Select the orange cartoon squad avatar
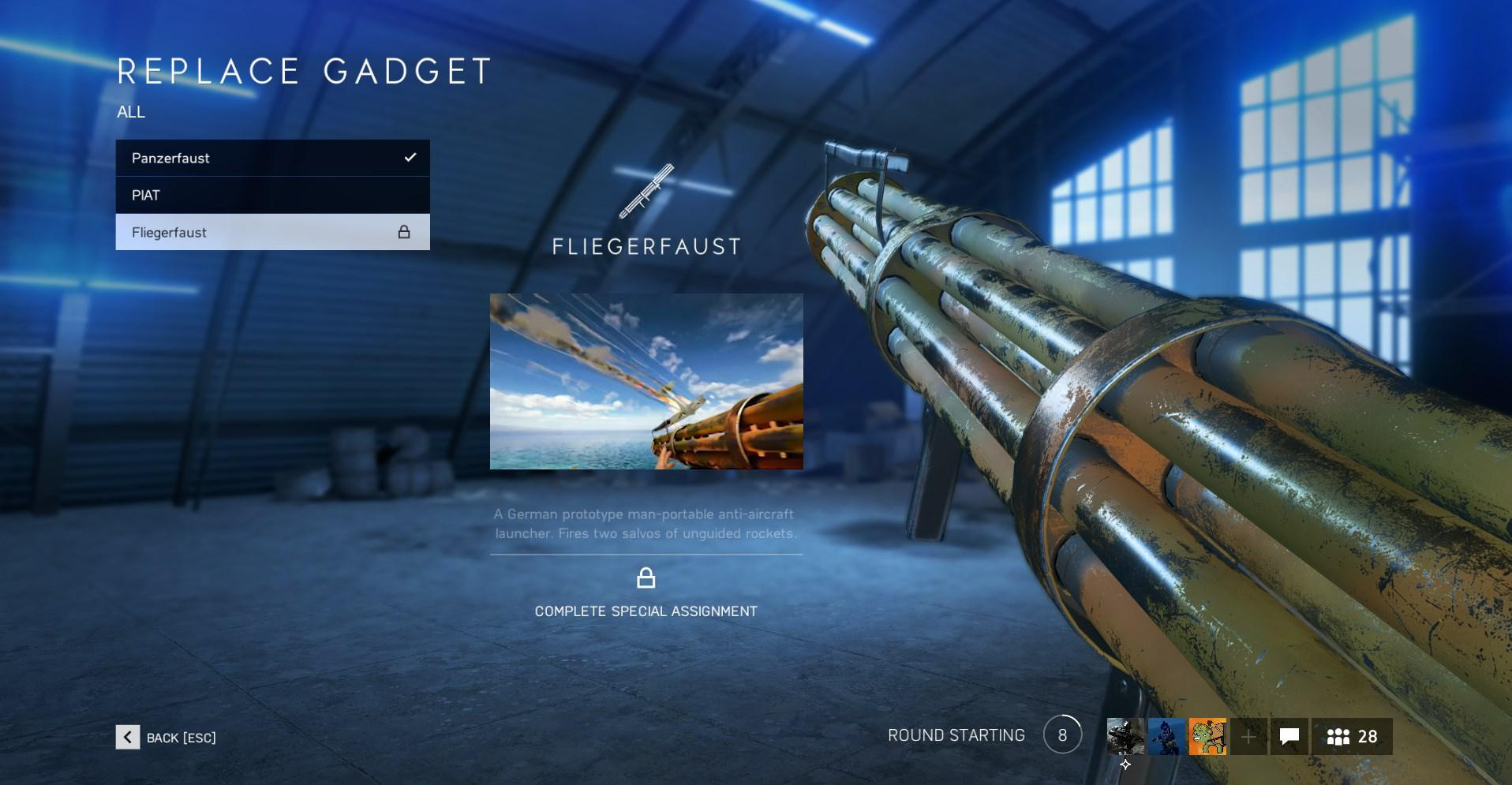 (x=1207, y=737)
